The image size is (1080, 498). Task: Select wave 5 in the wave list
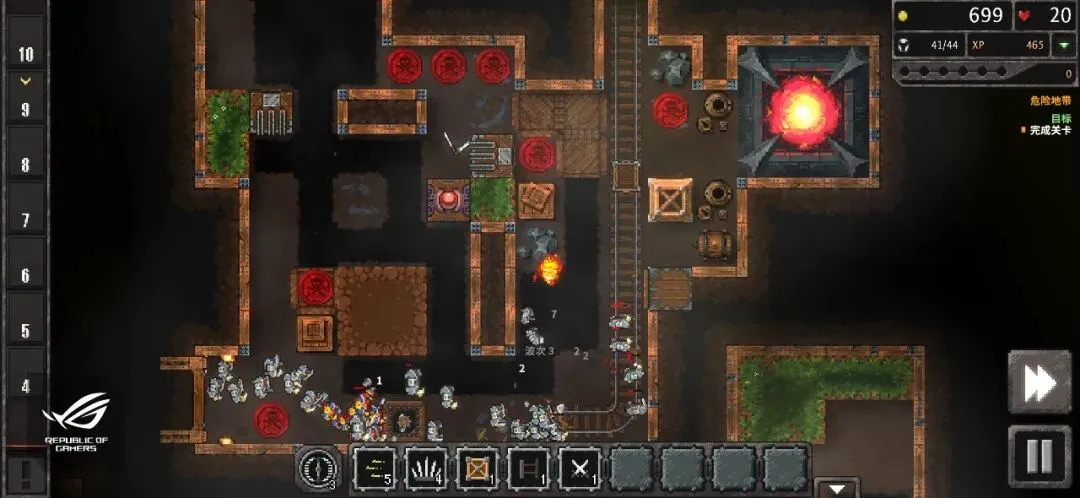click(x=26, y=331)
